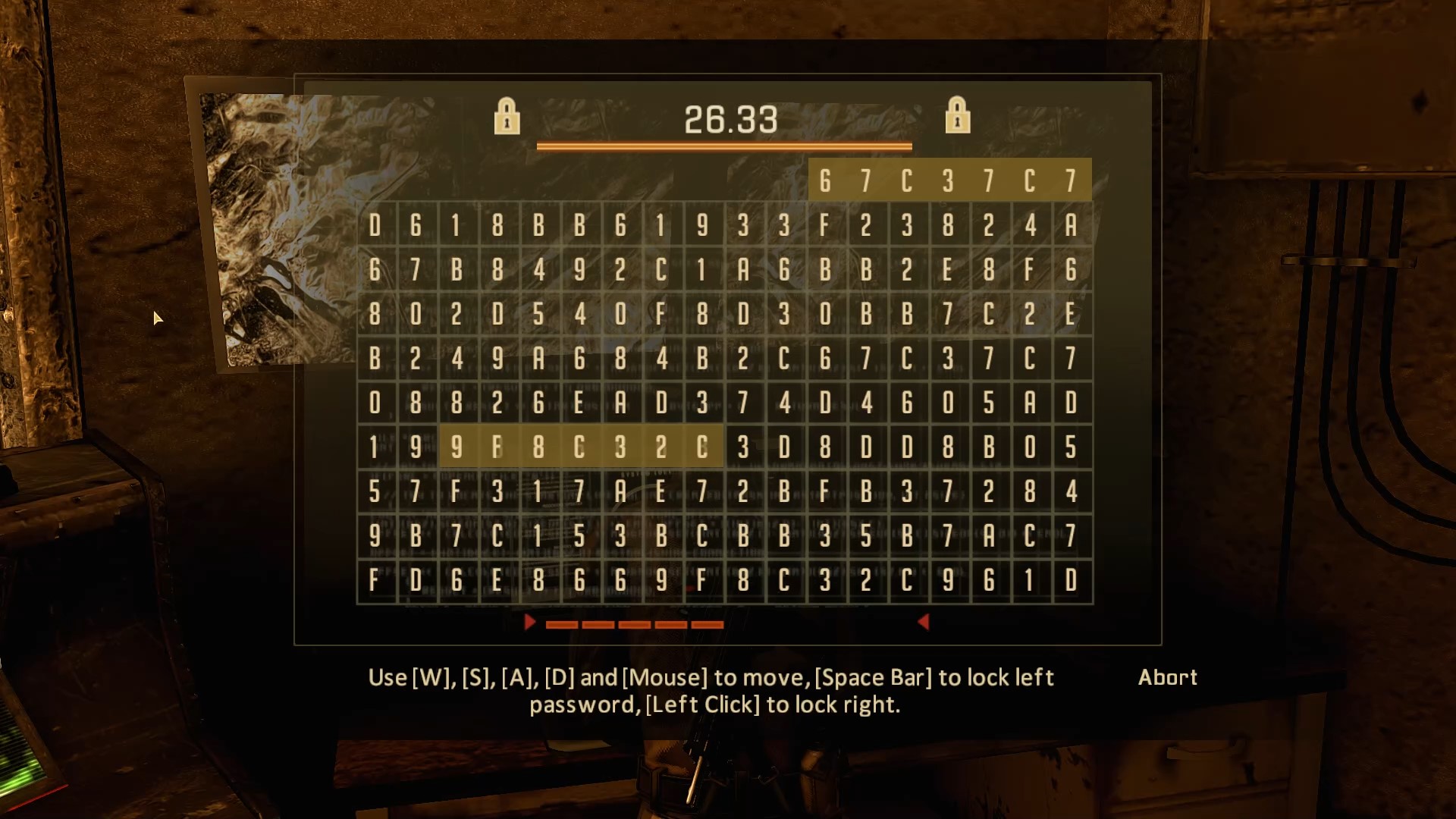This screenshot has height=819, width=1456.
Task: Select the 0 tile starting the fifth row
Action: [374, 402]
